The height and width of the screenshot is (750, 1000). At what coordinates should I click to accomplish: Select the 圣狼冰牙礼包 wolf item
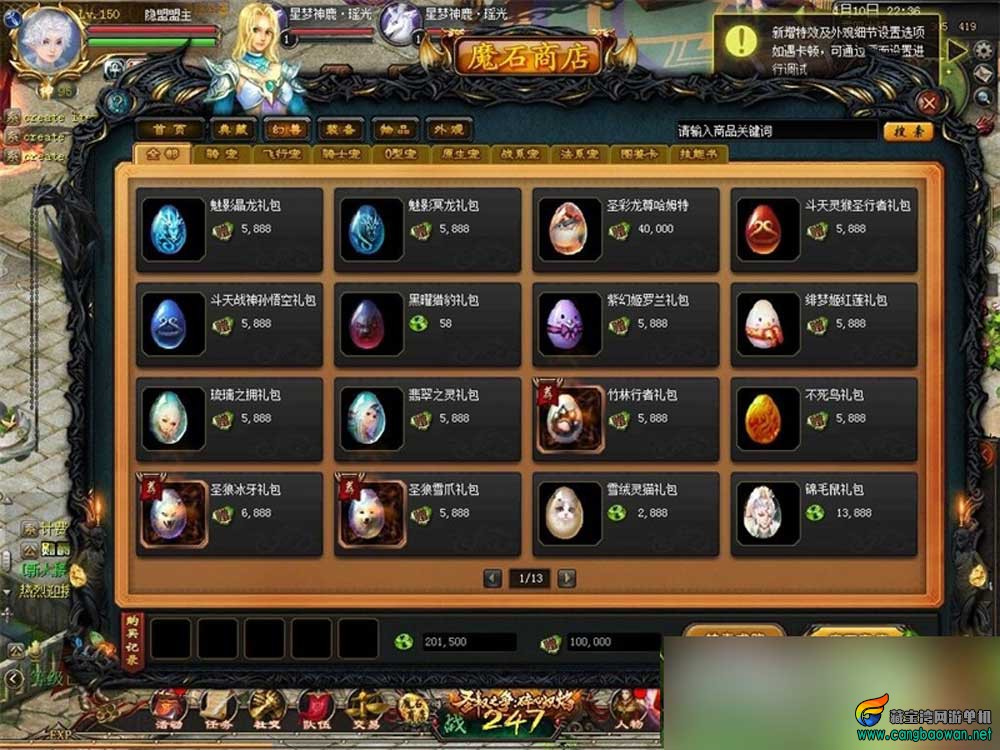pyautogui.click(x=229, y=514)
